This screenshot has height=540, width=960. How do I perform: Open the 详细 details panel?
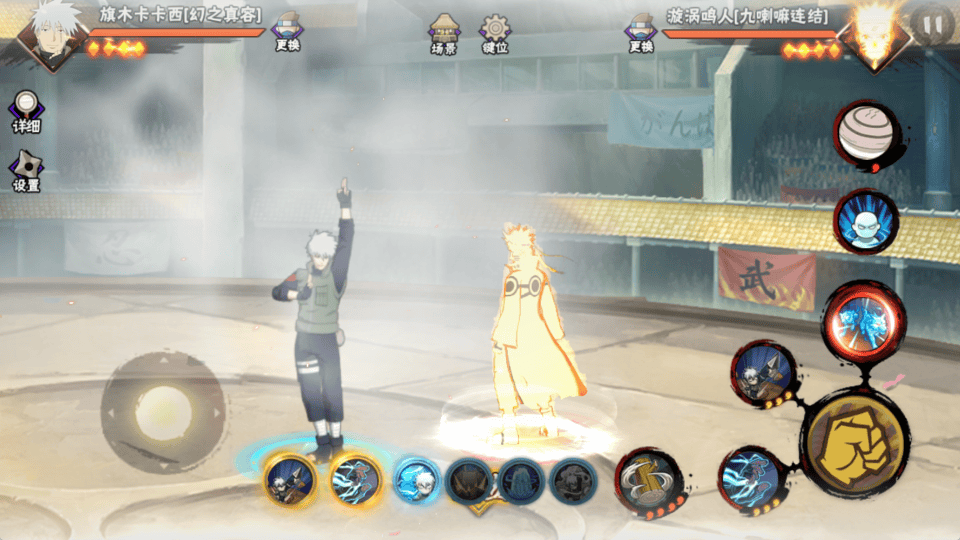point(27,112)
